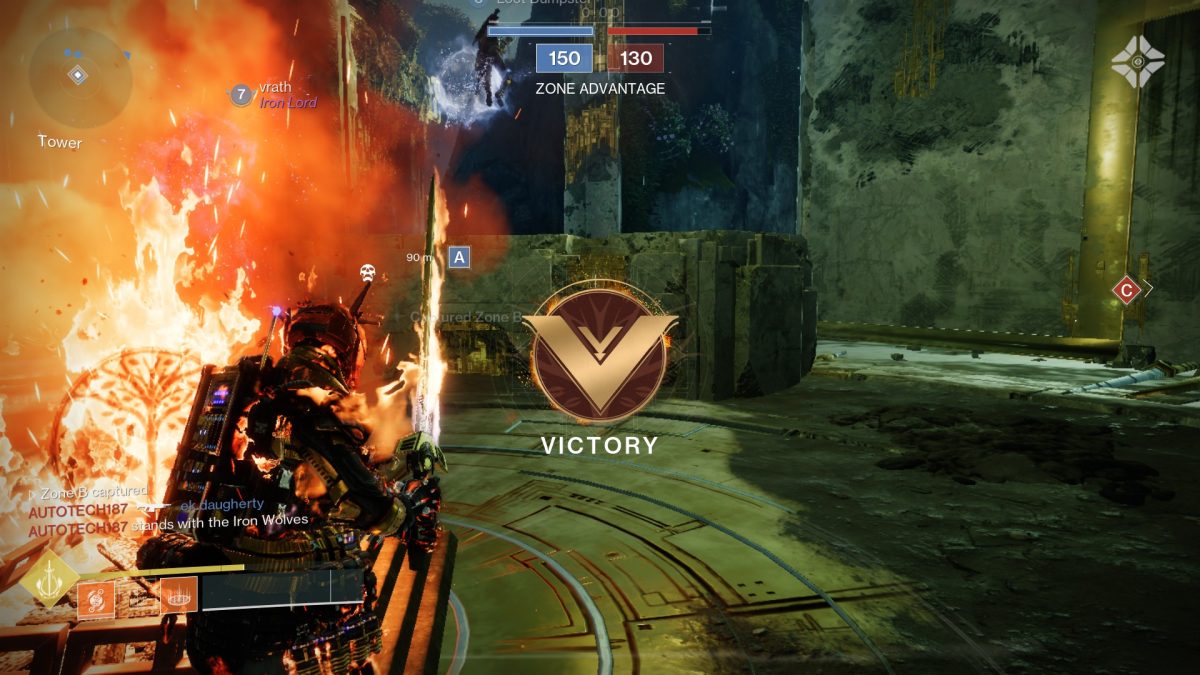The width and height of the screenshot is (1200, 675).
Task: Click the white skull marker
Action: pos(367,272)
